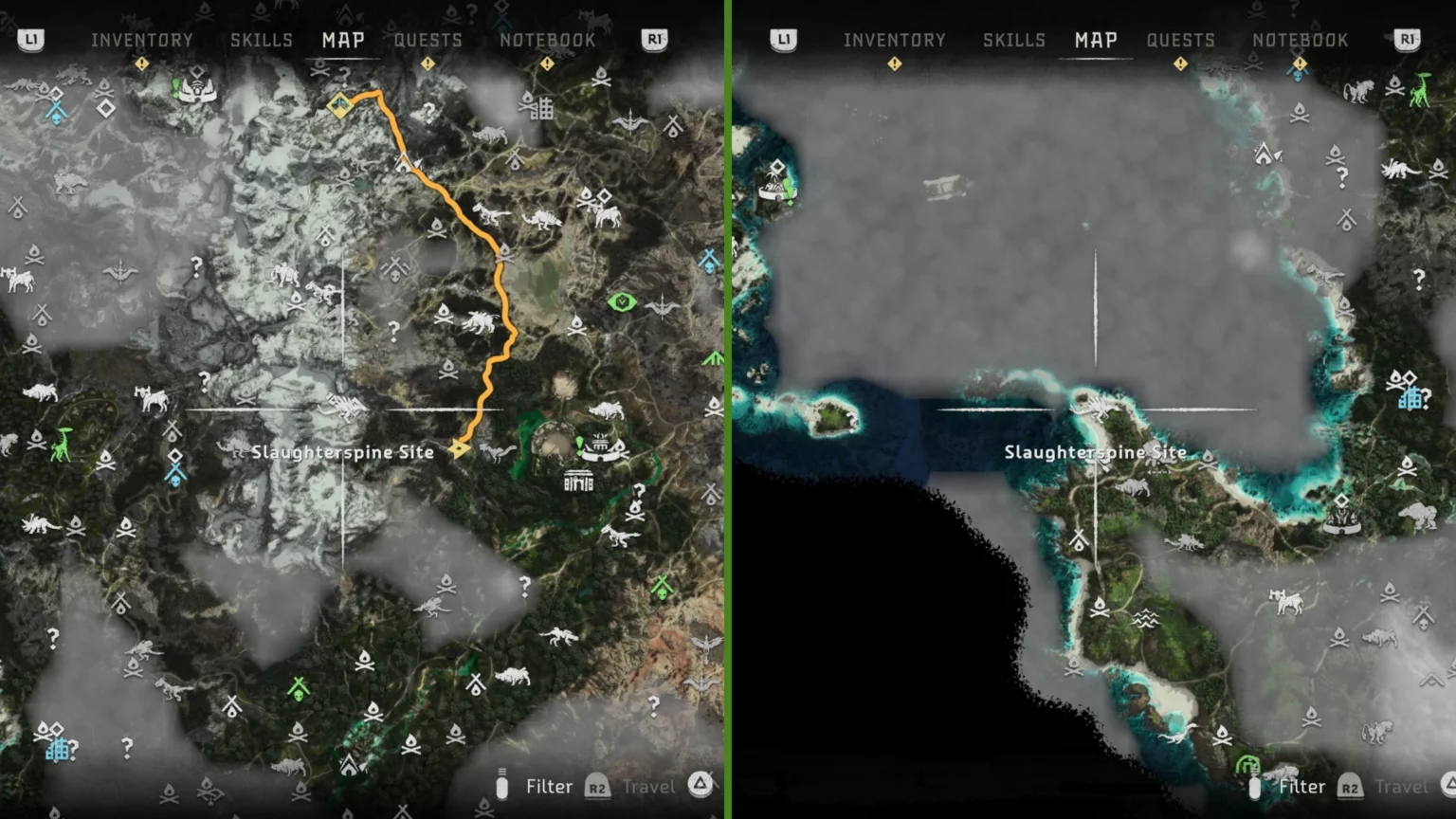Click the green eye map marker
The image size is (1456, 819).
(x=621, y=302)
